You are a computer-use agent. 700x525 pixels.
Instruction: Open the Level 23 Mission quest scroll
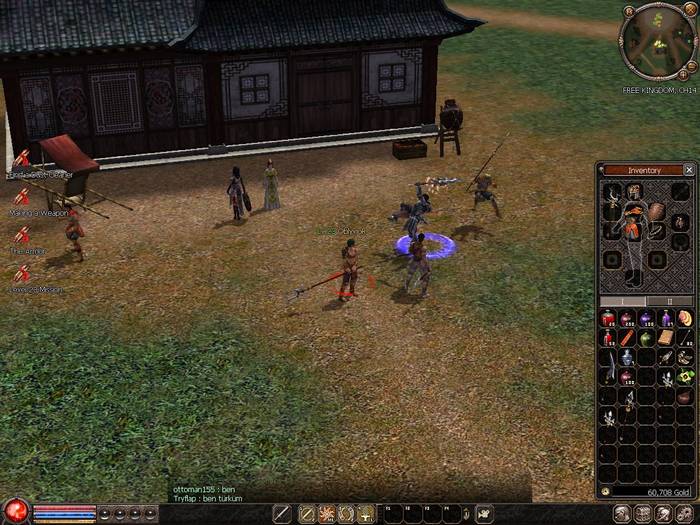pos(22,274)
